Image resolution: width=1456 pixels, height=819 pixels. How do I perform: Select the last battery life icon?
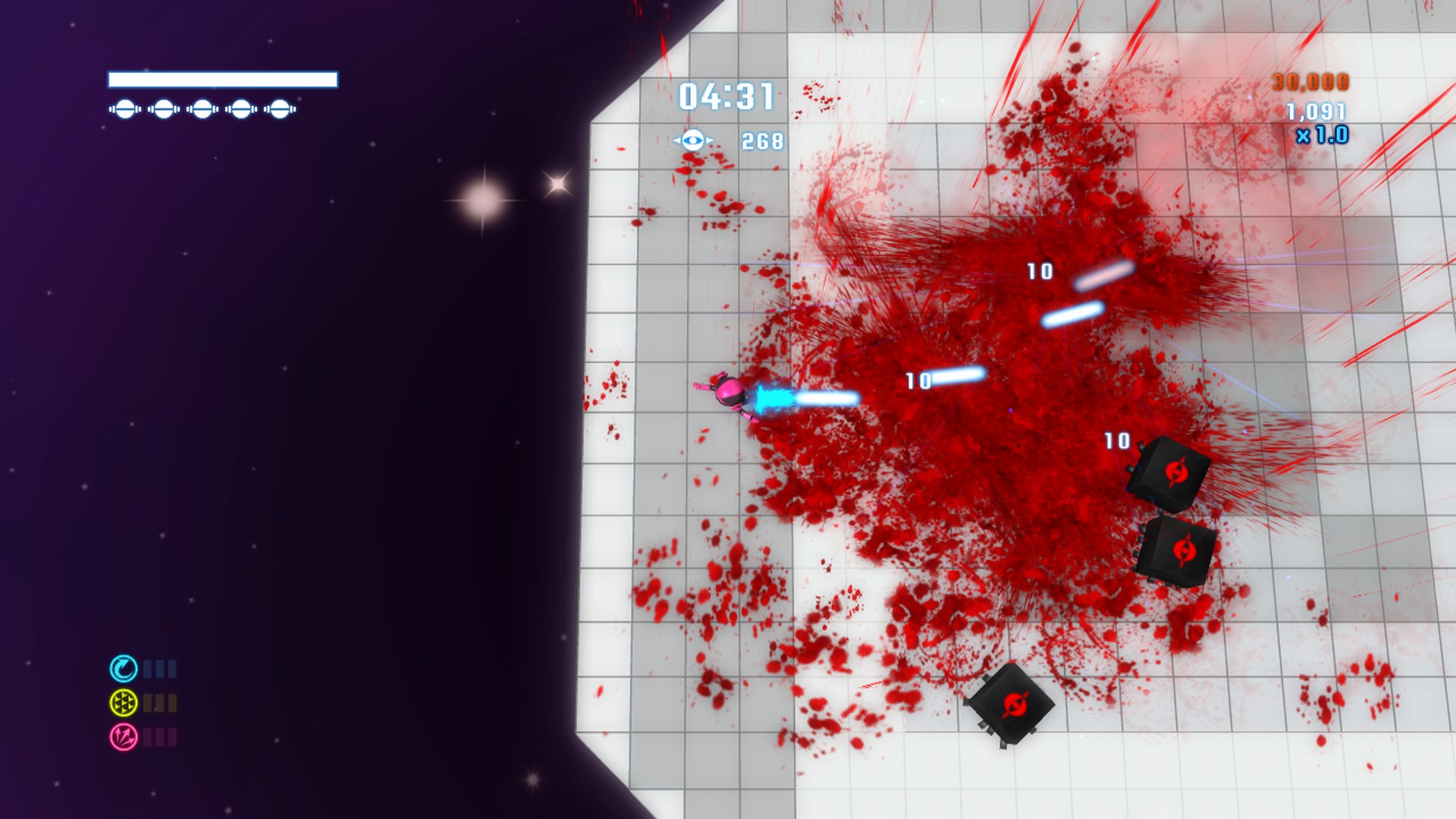[x=278, y=109]
